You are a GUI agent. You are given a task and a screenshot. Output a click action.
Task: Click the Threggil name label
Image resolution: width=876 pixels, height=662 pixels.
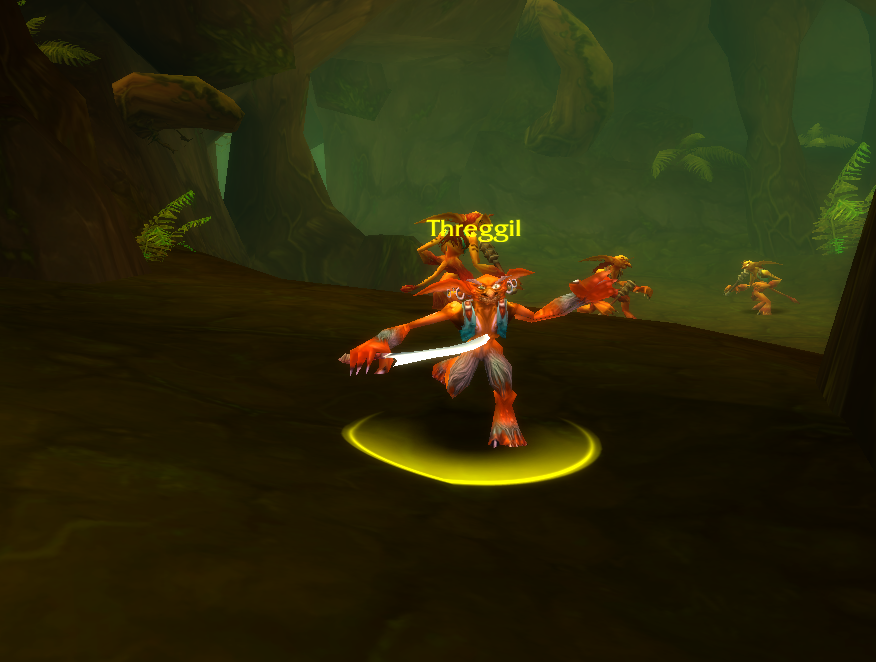tap(474, 229)
